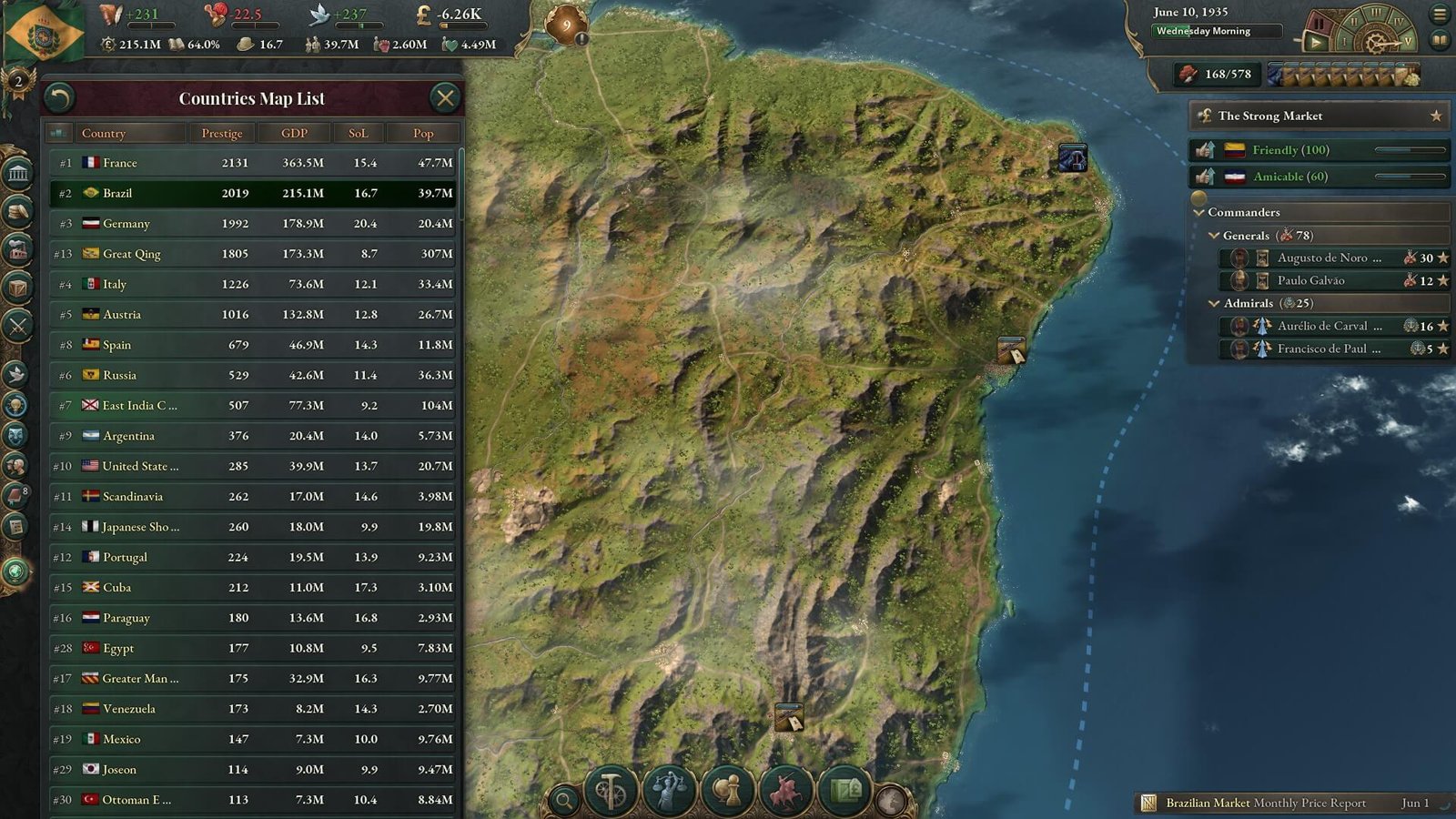Select Paulo Galvão in the Generals list
The width and height of the screenshot is (1456, 819).
pyautogui.click(x=1310, y=280)
